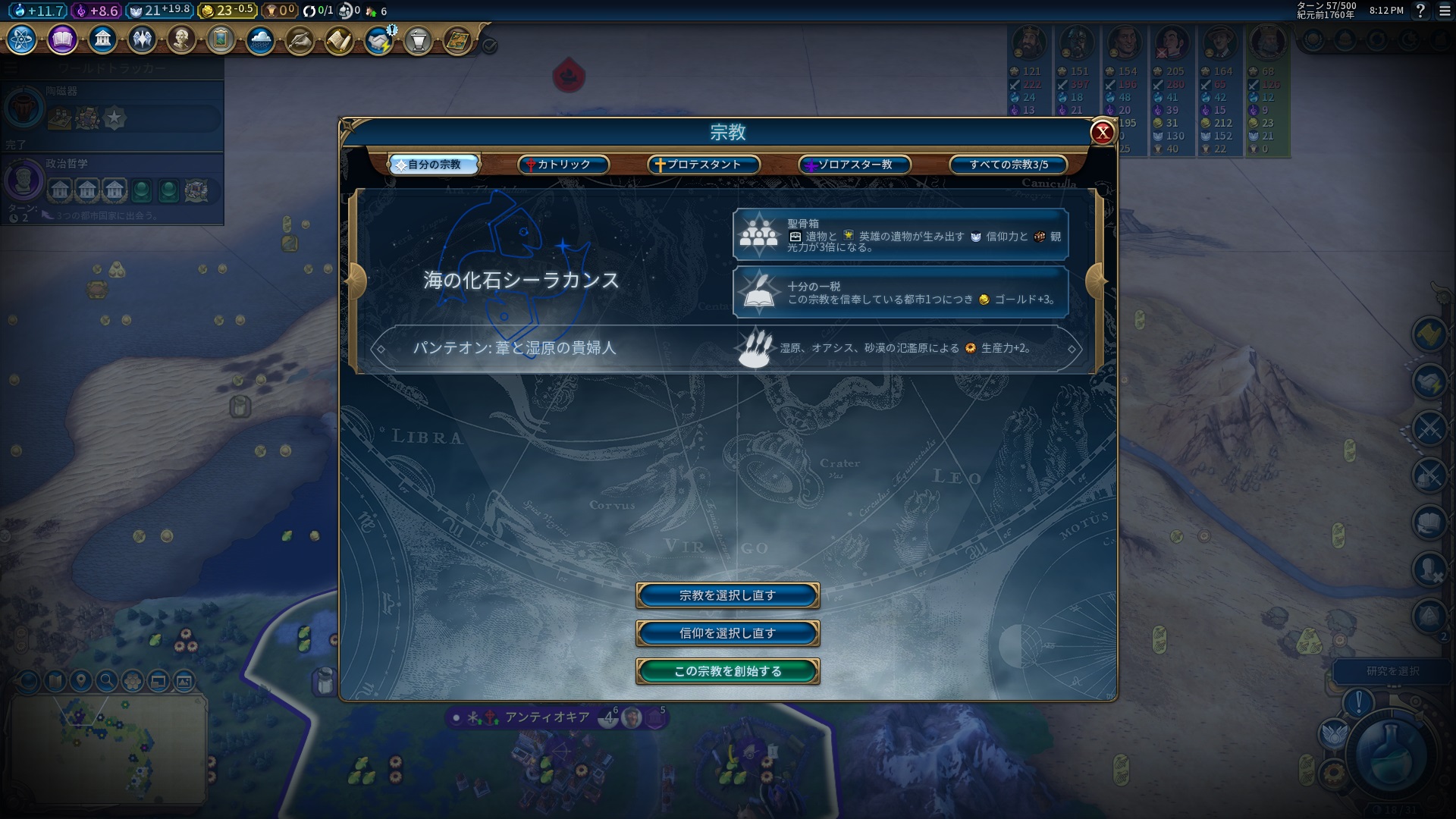Click the アンティオキア city banner
The width and height of the screenshot is (1456, 819).
click(547, 717)
